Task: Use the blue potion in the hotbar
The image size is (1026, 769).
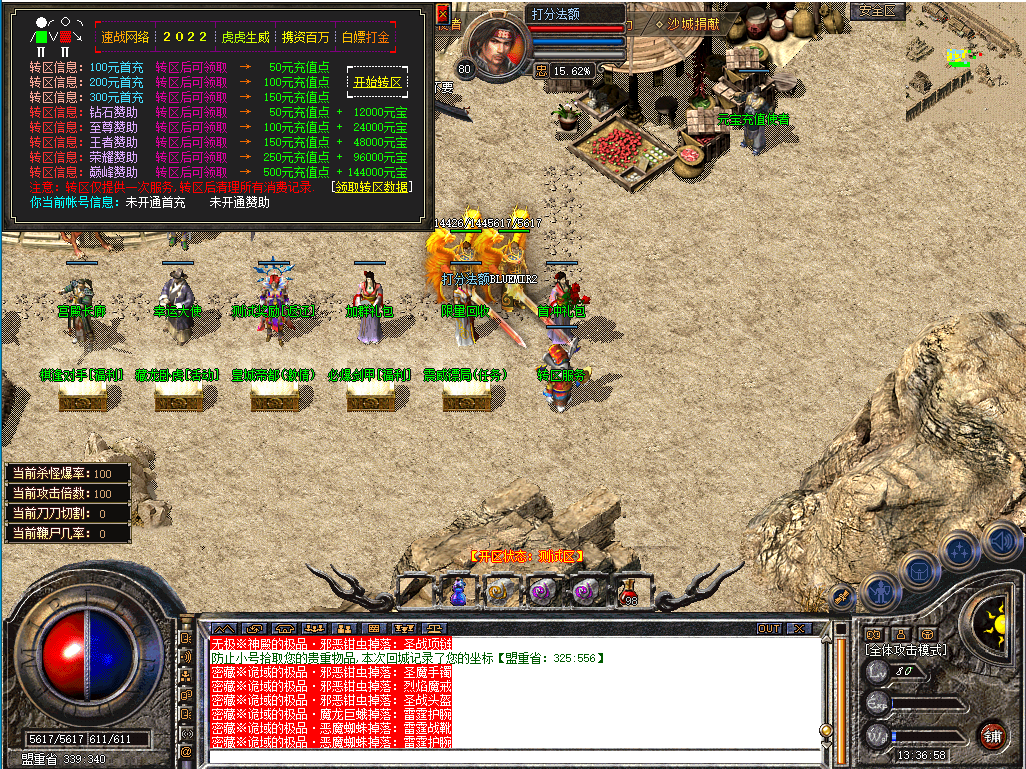Action: (457, 591)
